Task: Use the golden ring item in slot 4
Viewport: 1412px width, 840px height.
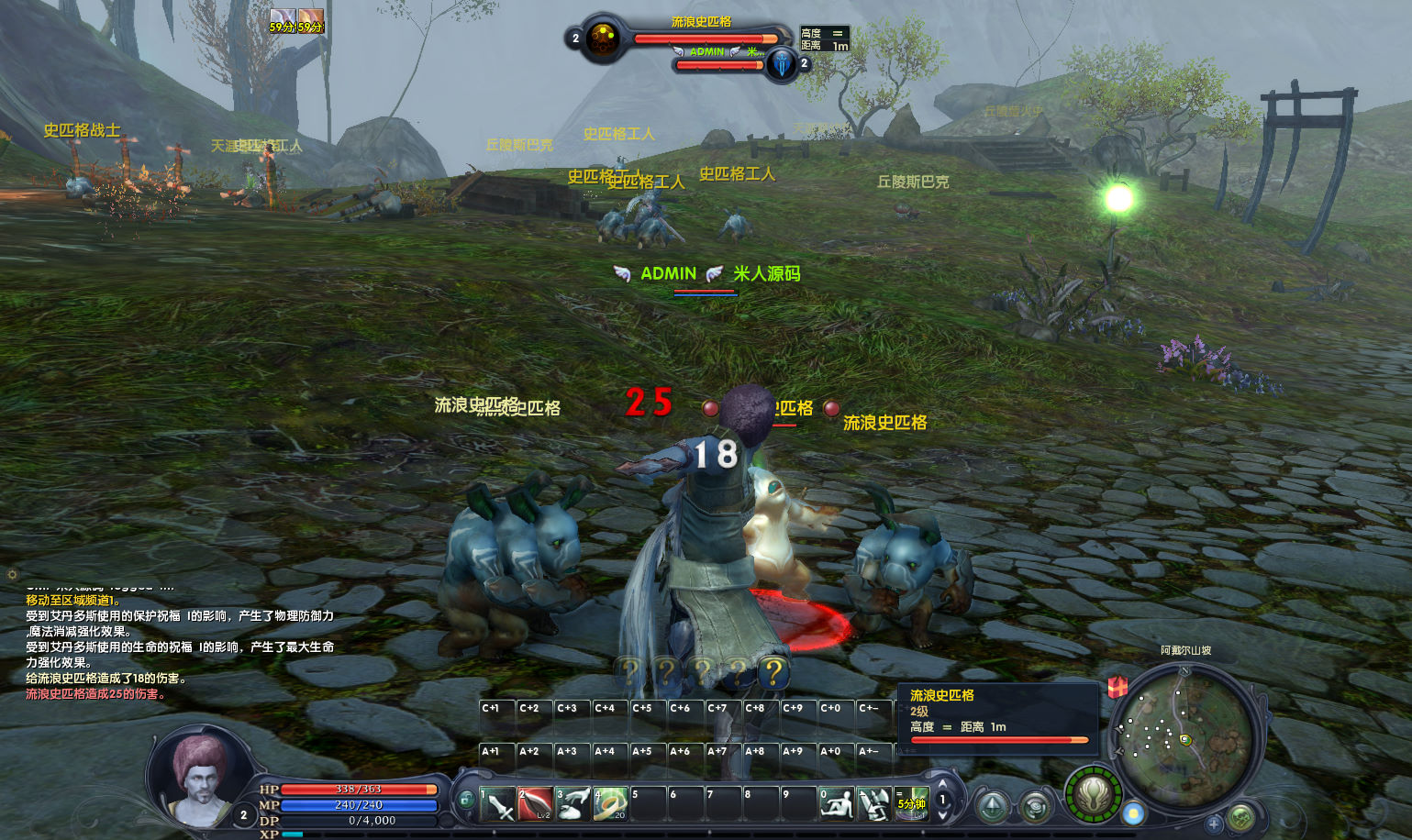Action: pos(610,804)
